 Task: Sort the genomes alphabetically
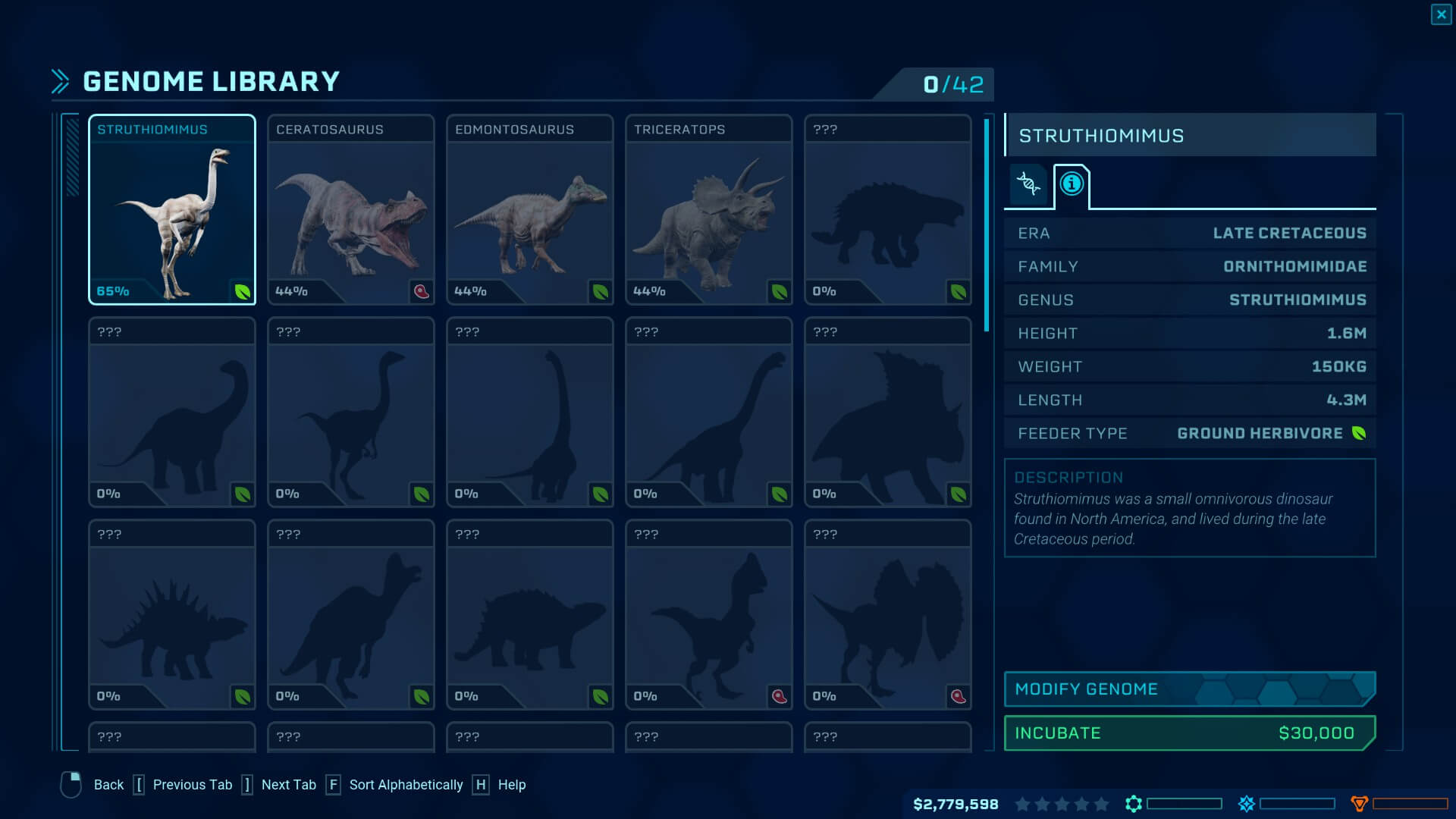(405, 785)
